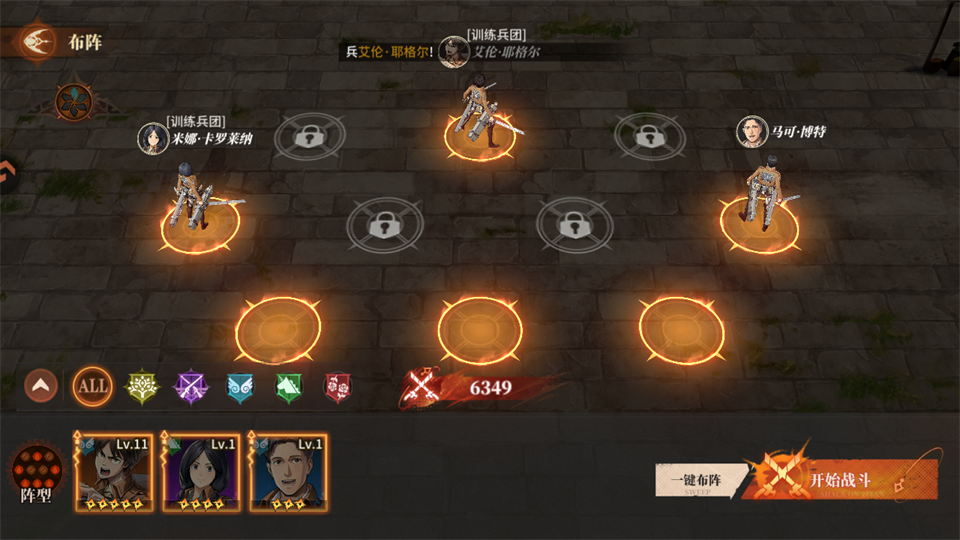Filter heroes by blue wings emblem
This screenshot has width=960, height=540.
coord(240,386)
